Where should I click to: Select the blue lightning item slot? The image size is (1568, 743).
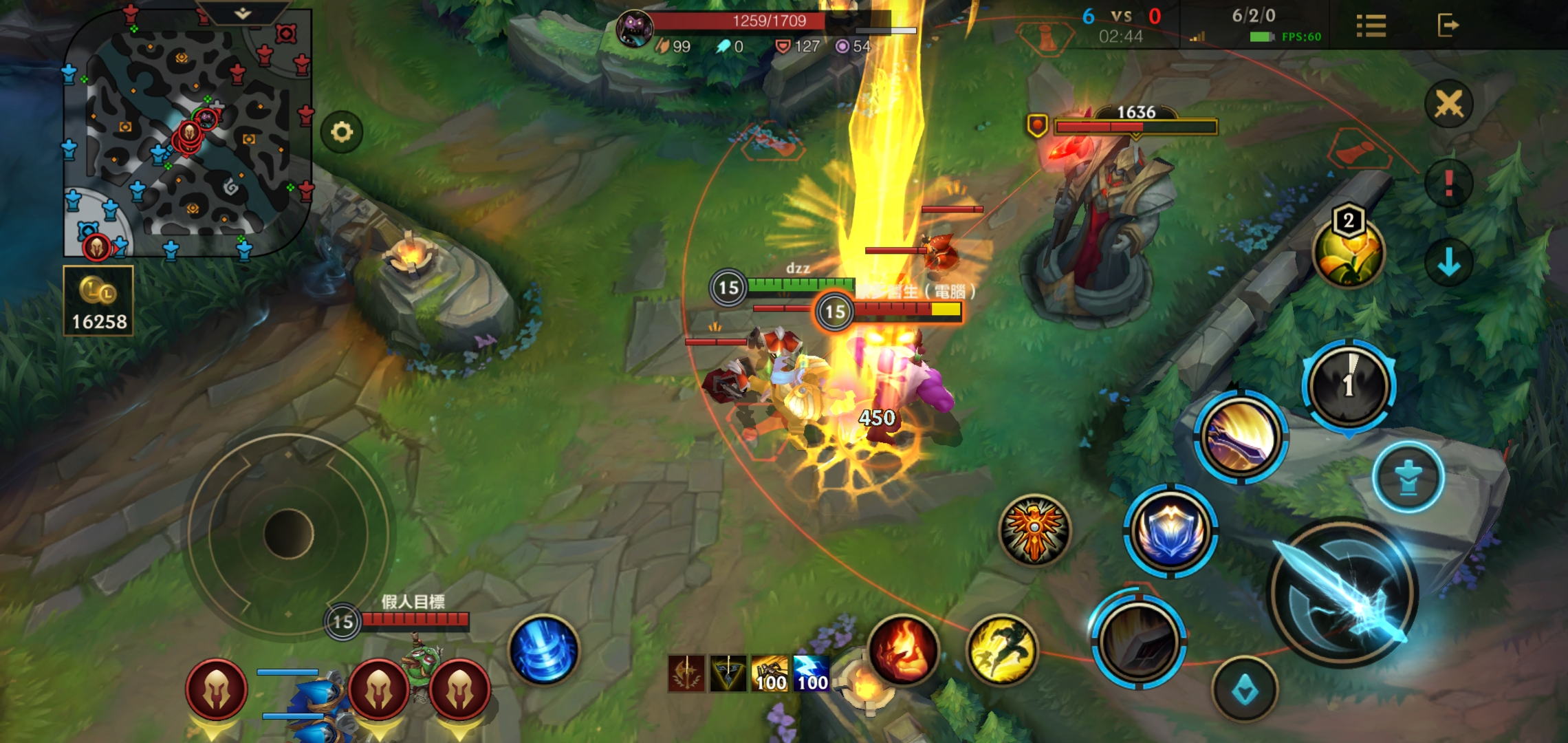812,673
